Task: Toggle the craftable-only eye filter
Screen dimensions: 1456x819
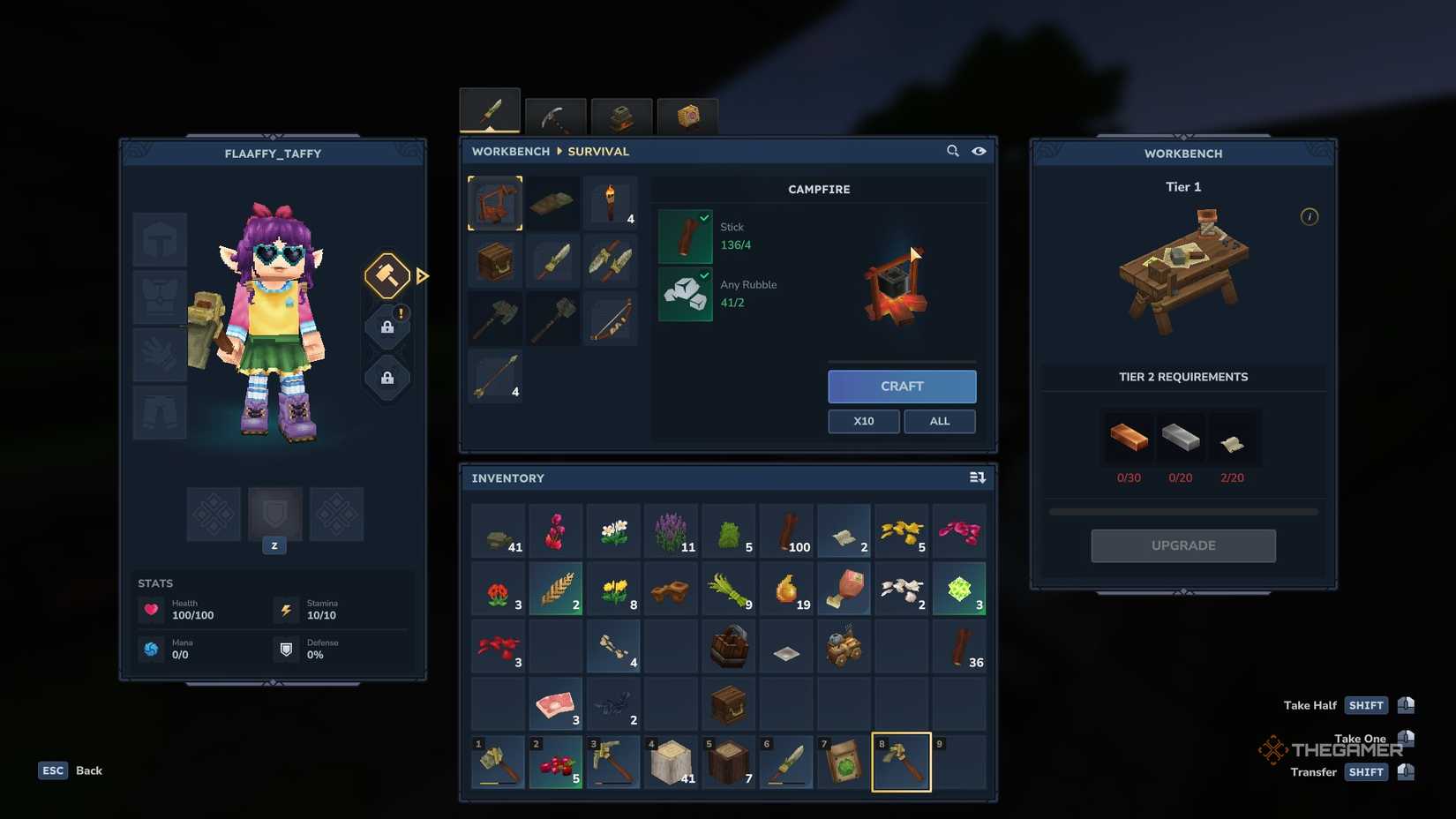Action: pyautogui.click(x=979, y=151)
